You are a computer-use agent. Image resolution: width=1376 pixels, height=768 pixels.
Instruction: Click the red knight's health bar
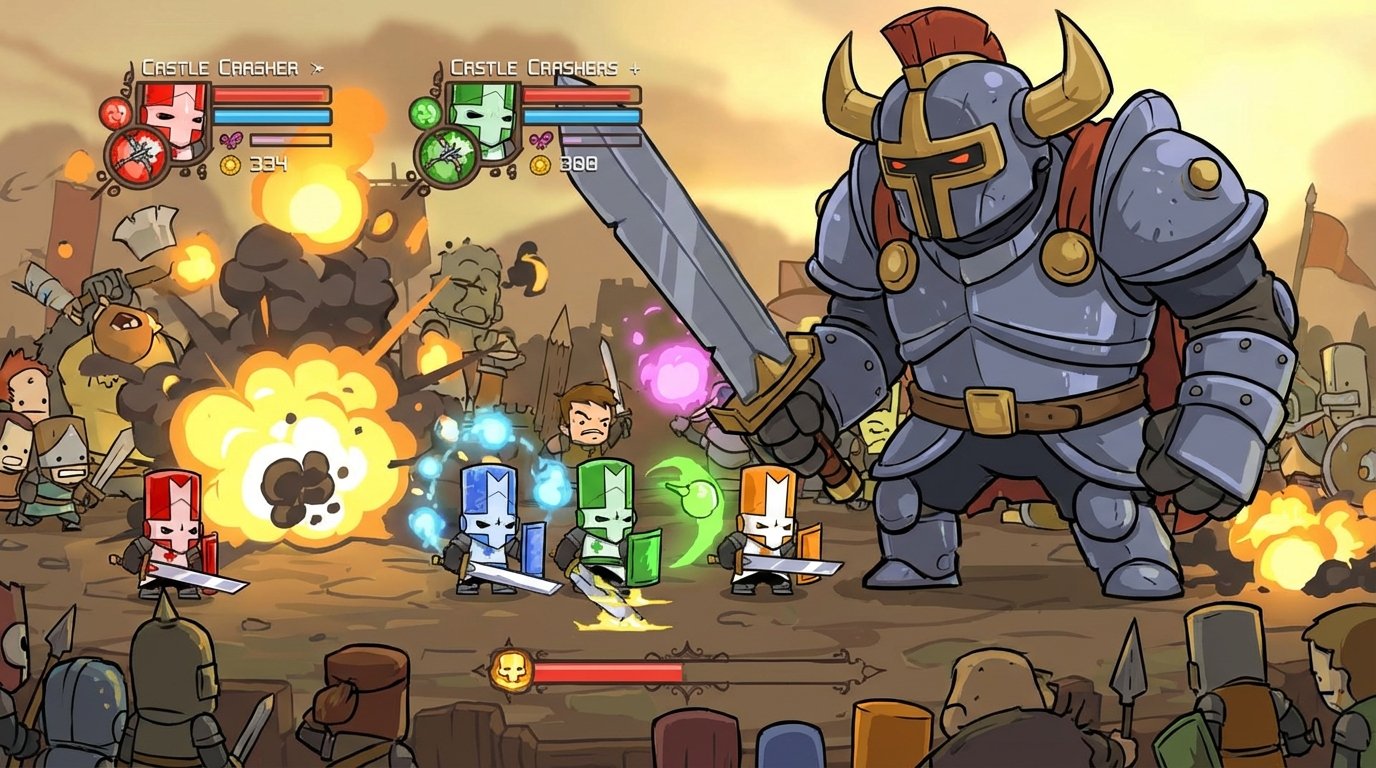point(271,94)
